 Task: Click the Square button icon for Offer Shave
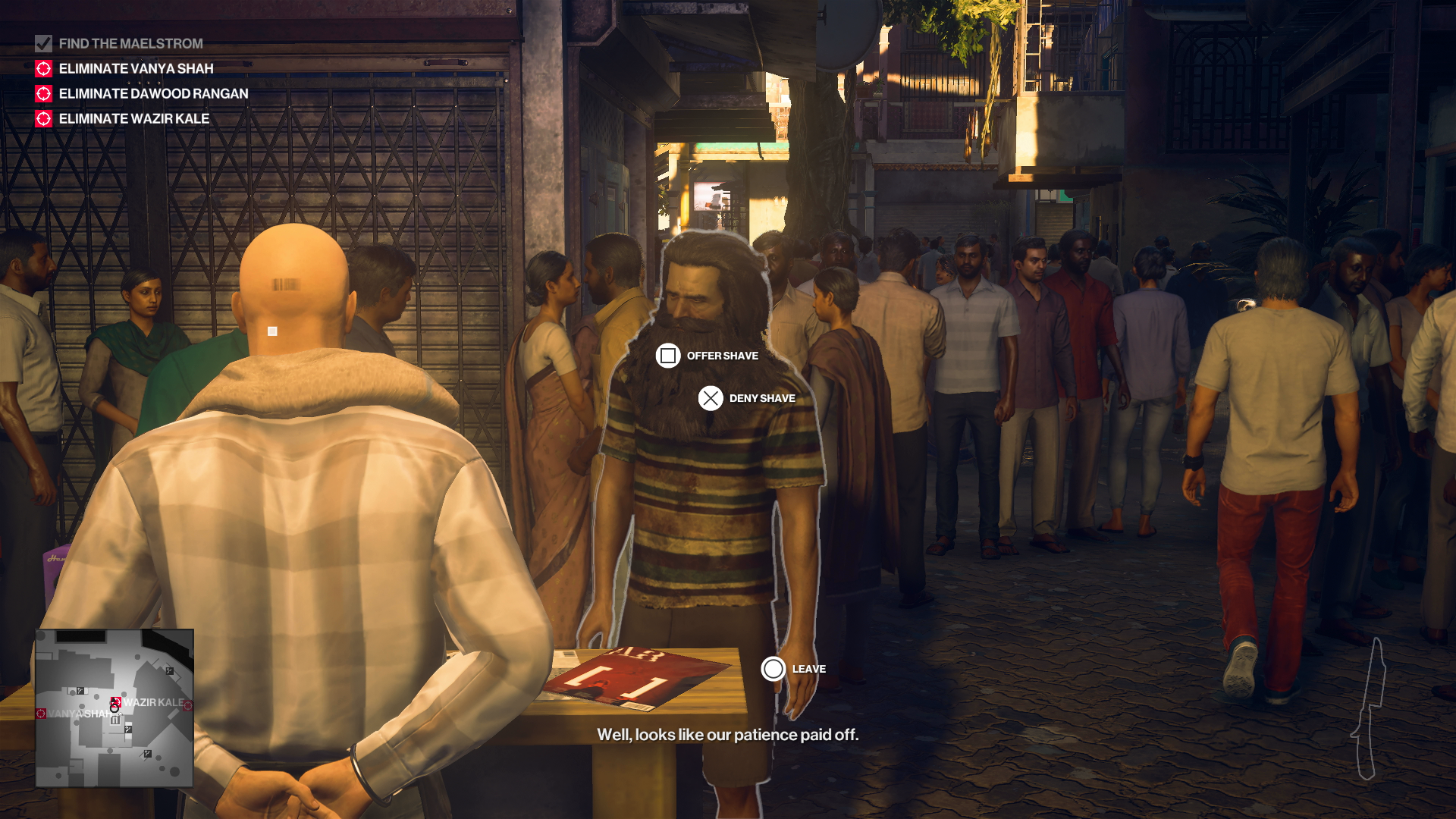click(668, 356)
